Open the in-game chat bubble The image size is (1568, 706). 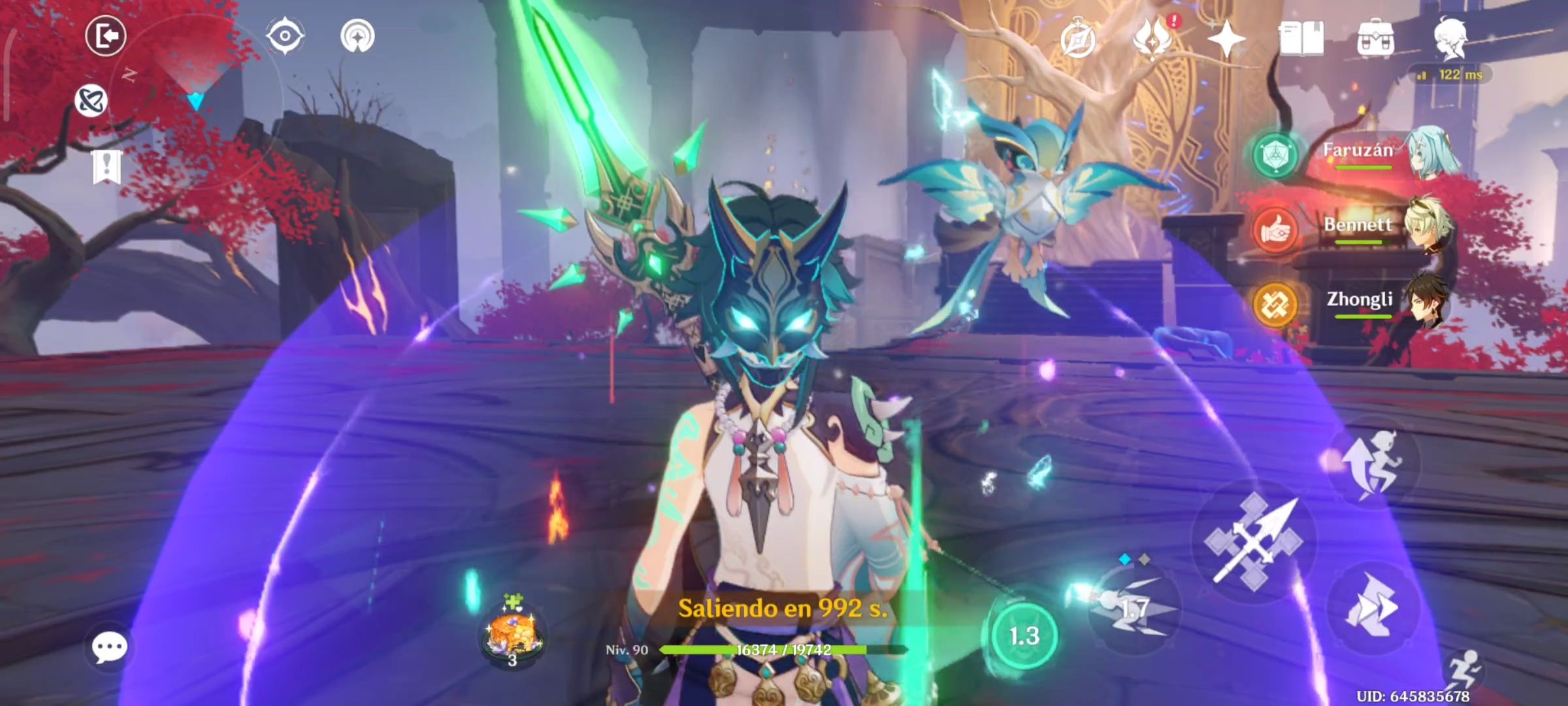pos(110,647)
